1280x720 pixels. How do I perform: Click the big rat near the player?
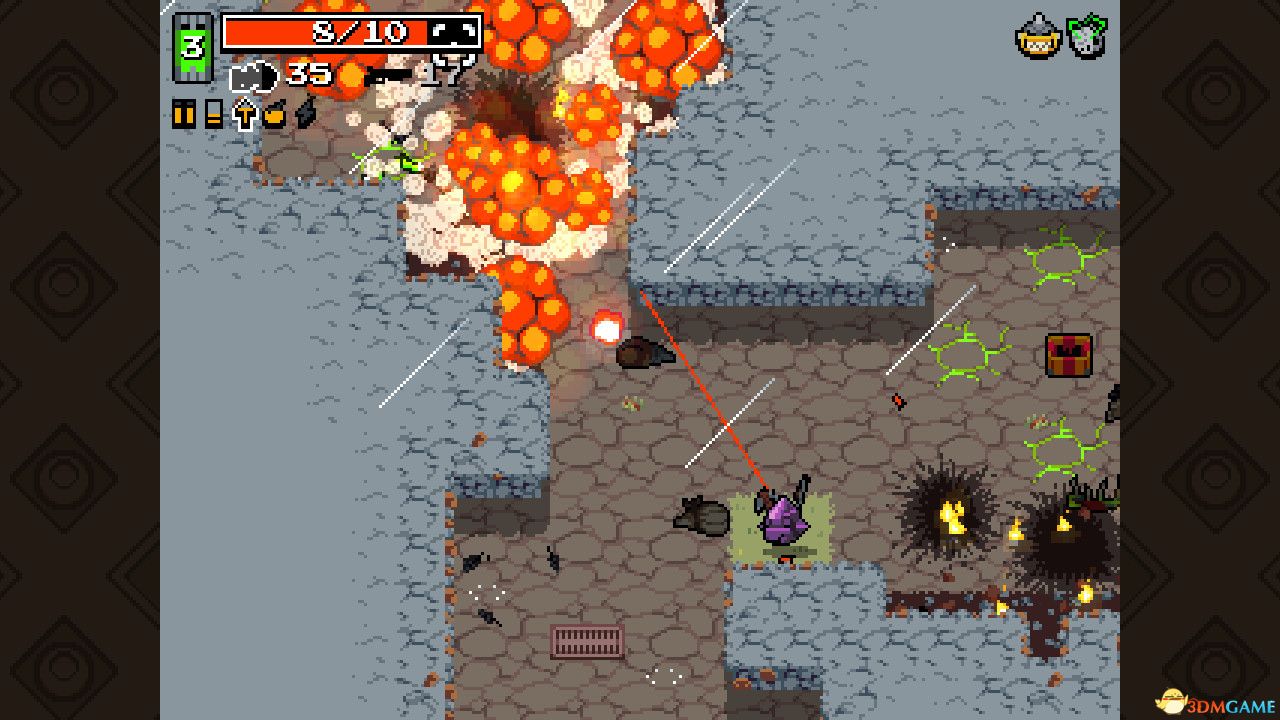(x=700, y=517)
